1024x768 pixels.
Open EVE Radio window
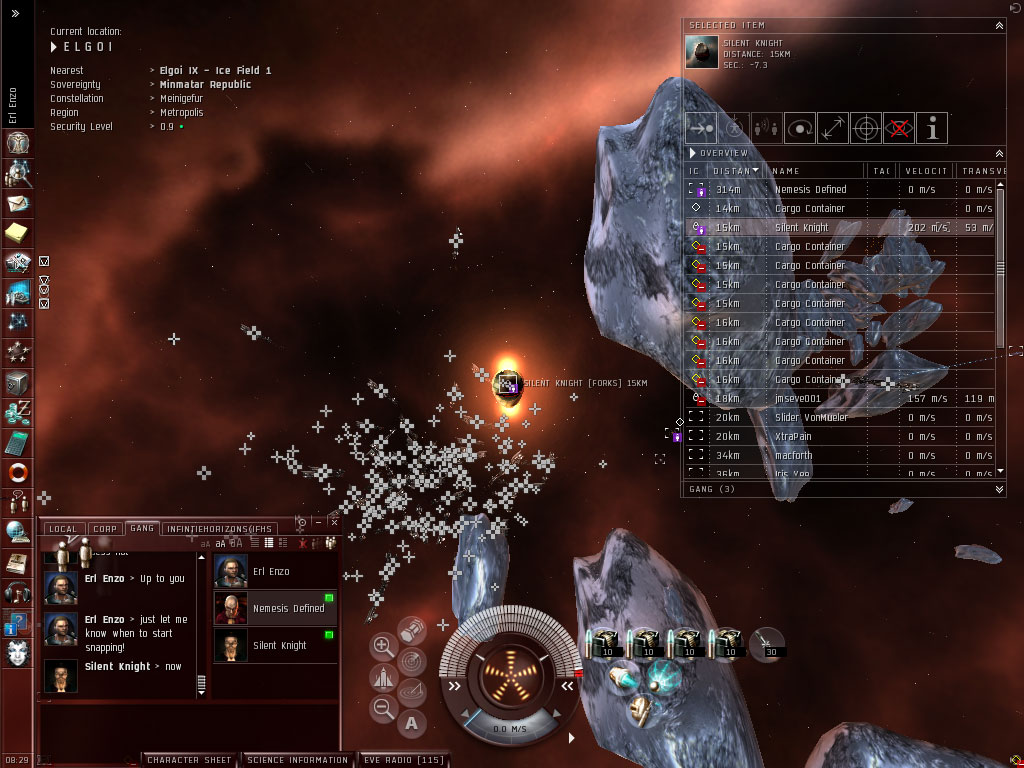[x=402, y=760]
